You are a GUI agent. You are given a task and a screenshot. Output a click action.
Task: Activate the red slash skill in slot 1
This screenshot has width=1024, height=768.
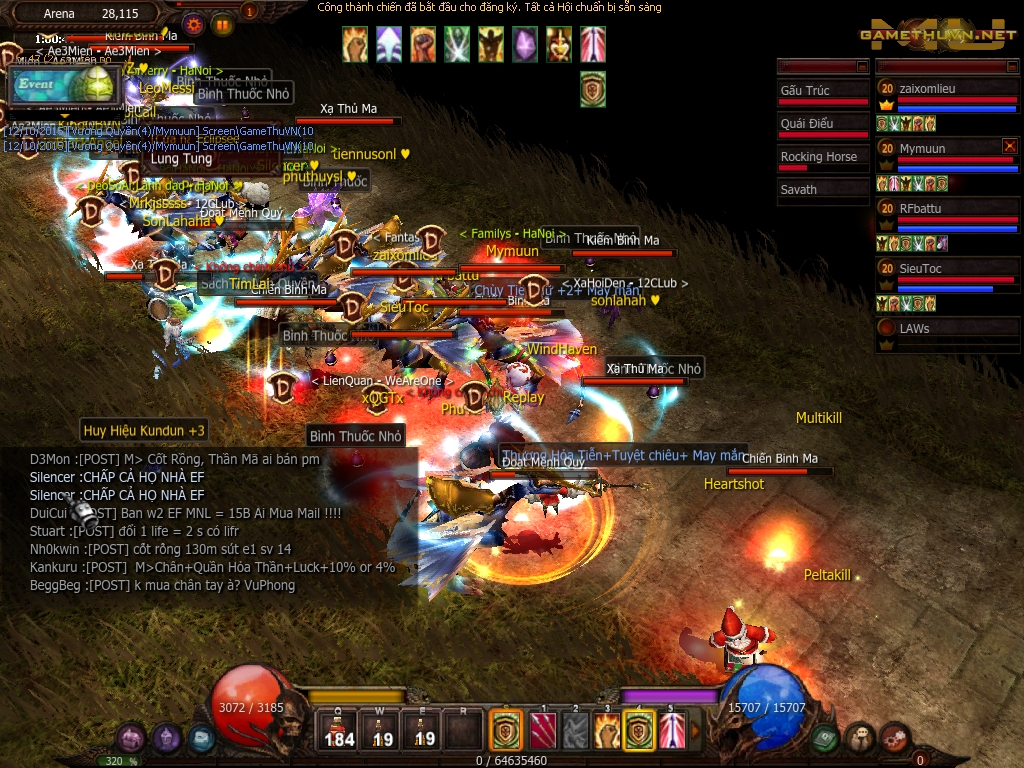[542, 731]
